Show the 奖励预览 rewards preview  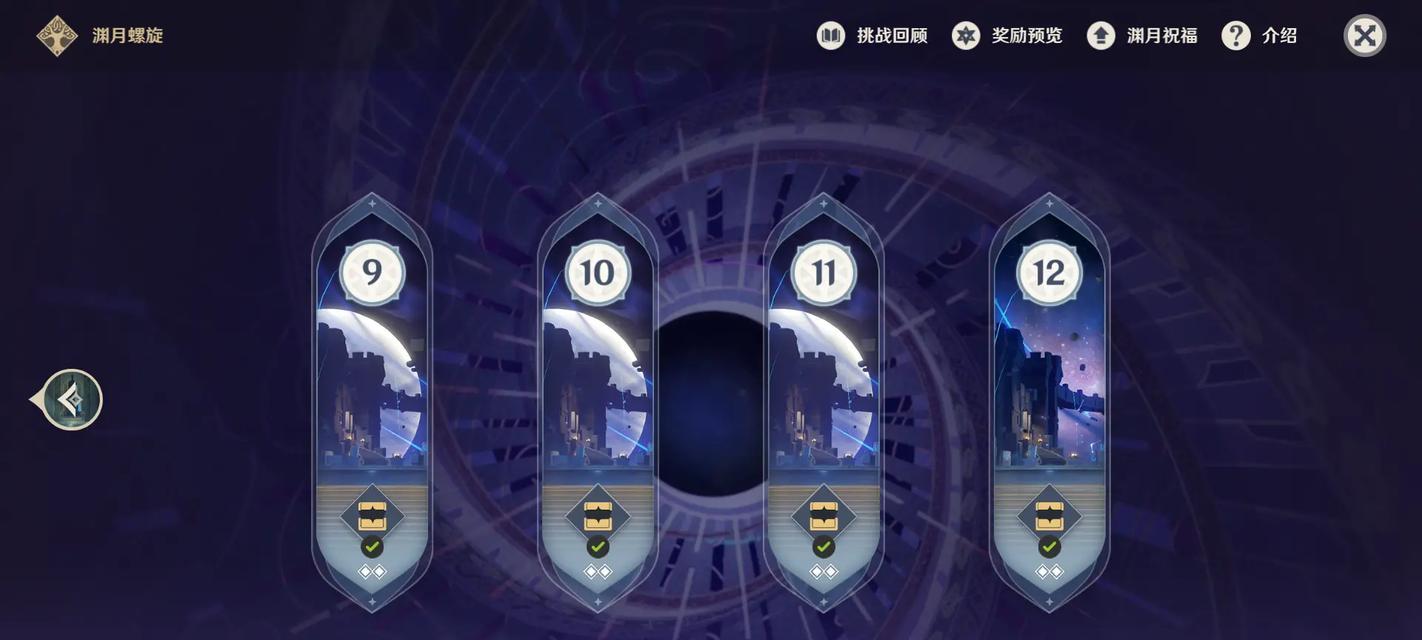click(x=1008, y=36)
